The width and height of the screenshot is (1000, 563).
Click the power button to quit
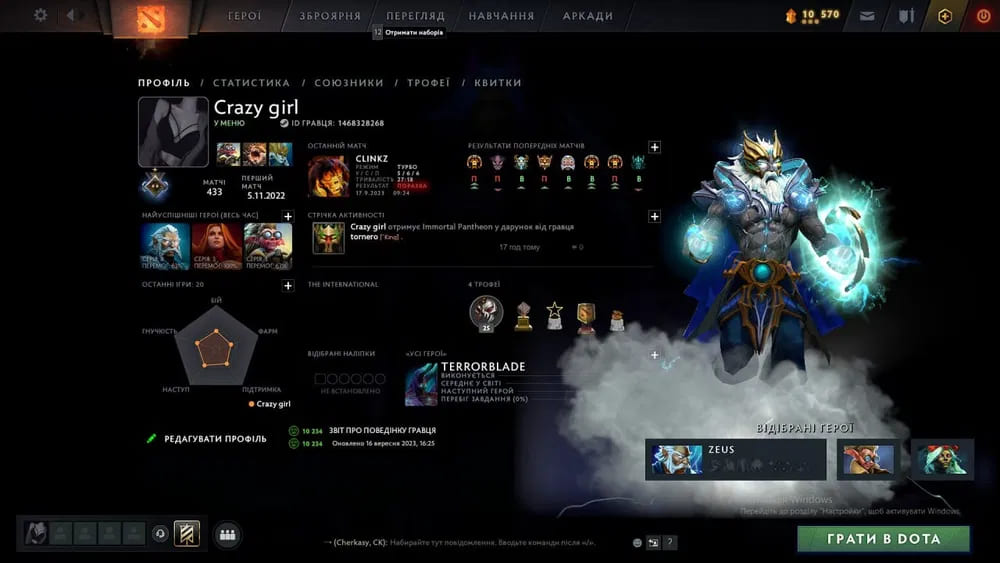coord(982,16)
